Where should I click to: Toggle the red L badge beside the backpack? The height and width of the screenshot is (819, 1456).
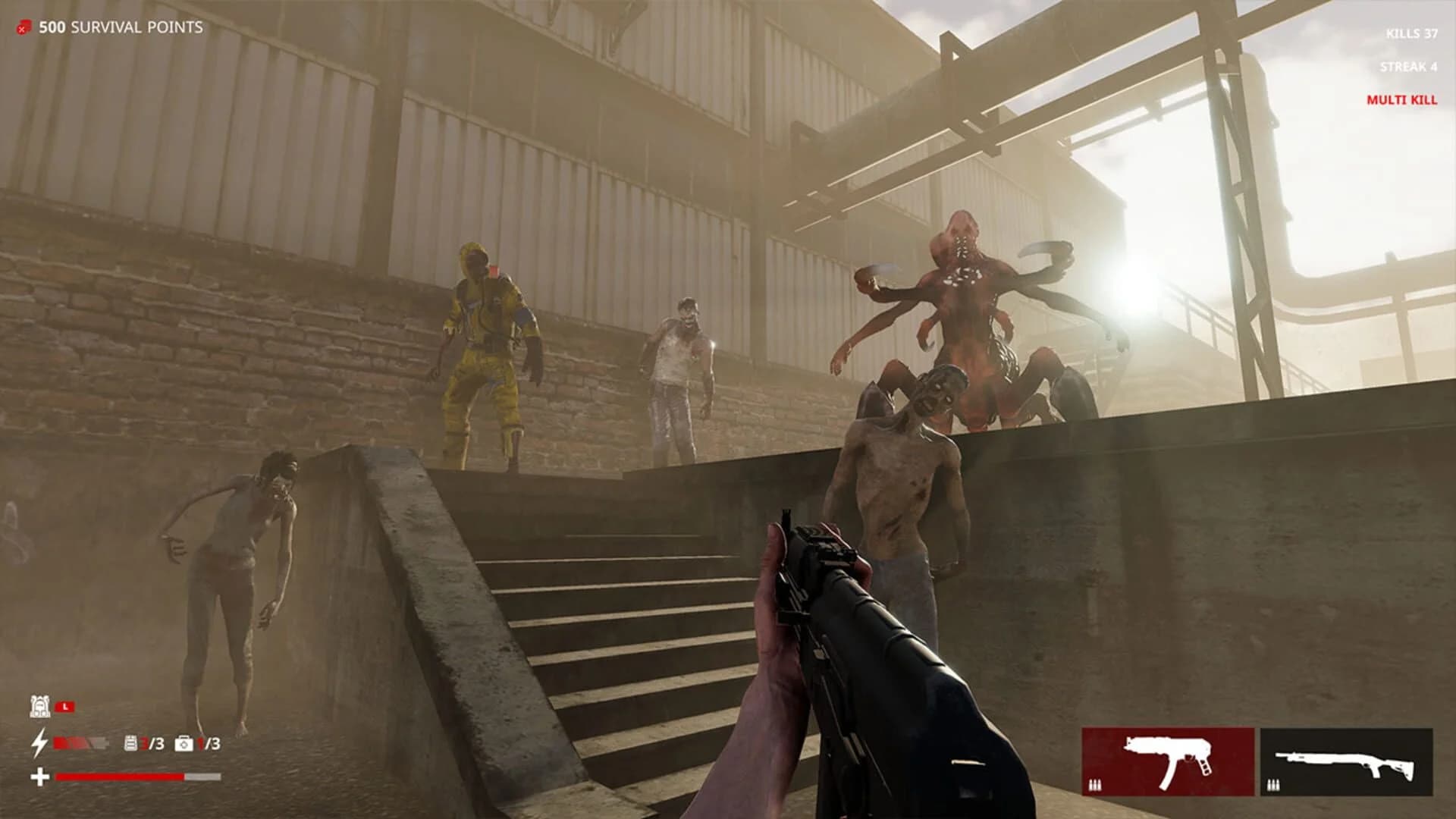[x=64, y=705]
